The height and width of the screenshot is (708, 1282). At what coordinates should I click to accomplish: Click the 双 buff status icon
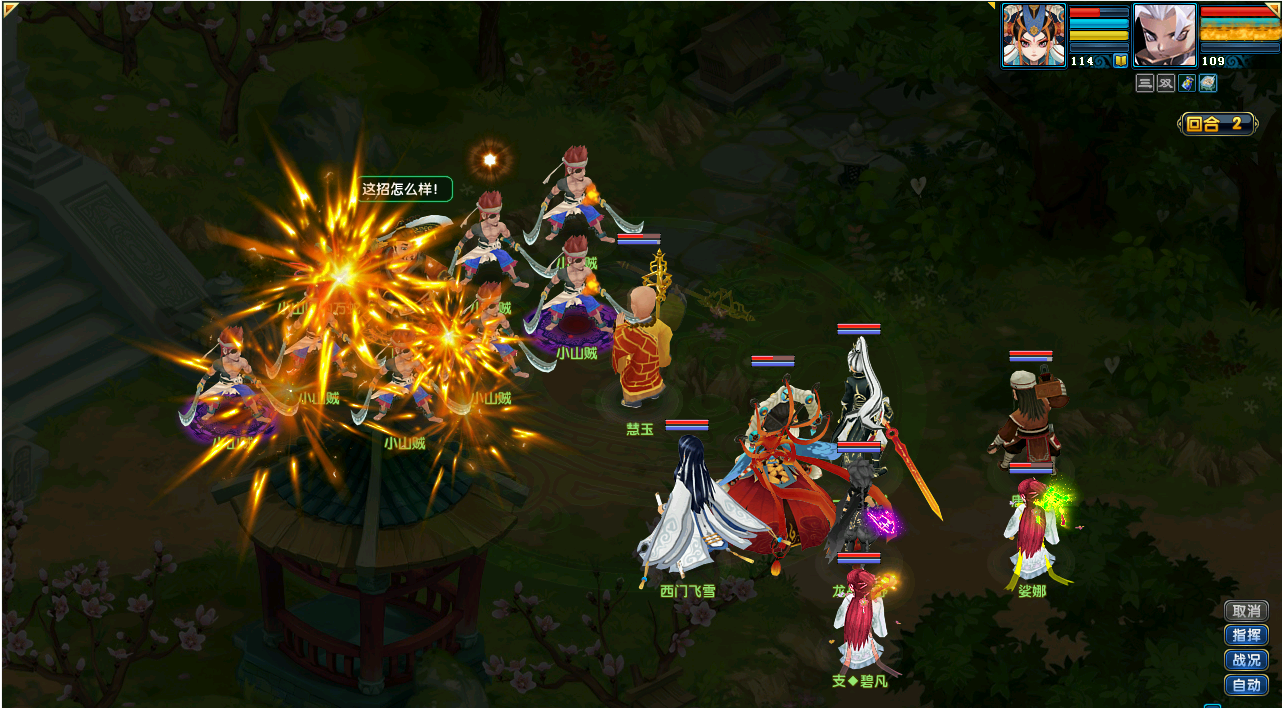[1166, 84]
